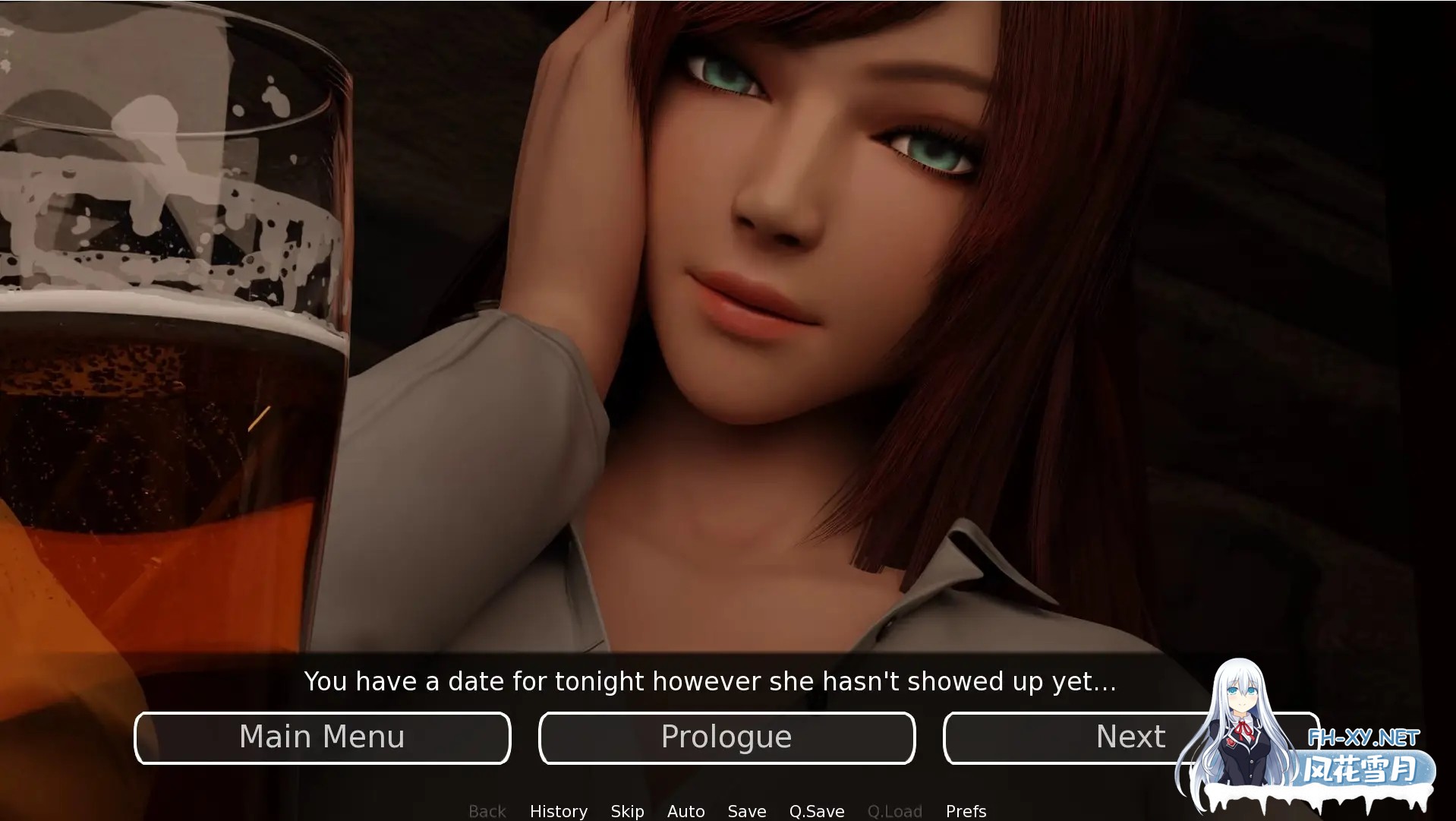The height and width of the screenshot is (821, 1456).
Task: Select Auto in the quick menu bar
Action: click(x=685, y=810)
